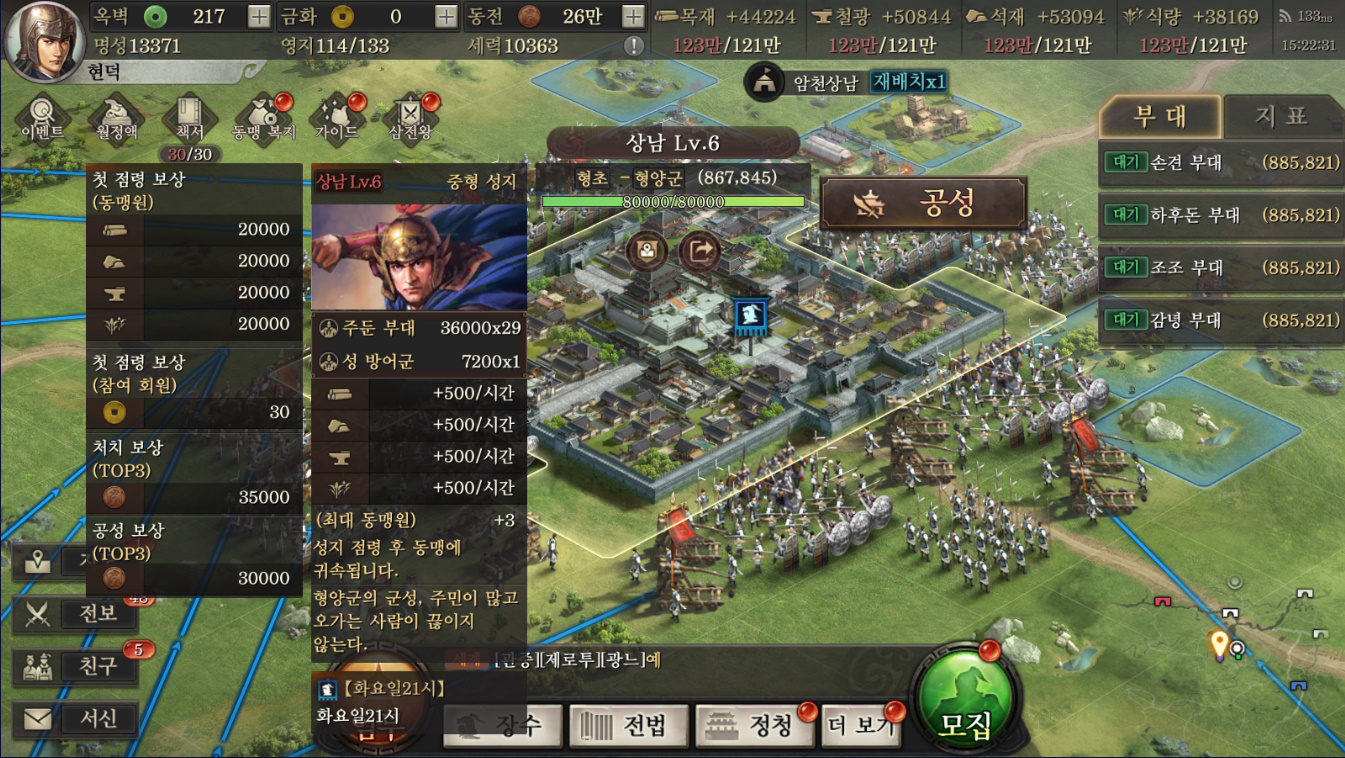The image size is (1345, 758).
Task: Switch to the 지표 tab
Action: pos(1281,117)
